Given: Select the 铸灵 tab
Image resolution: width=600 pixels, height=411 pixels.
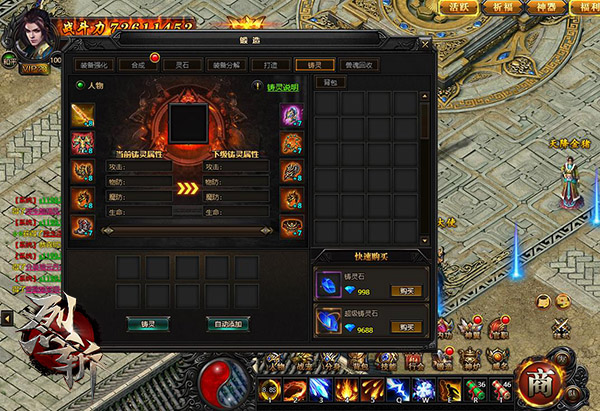Looking at the screenshot, I should pyautogui.click(x=314, y=64).
